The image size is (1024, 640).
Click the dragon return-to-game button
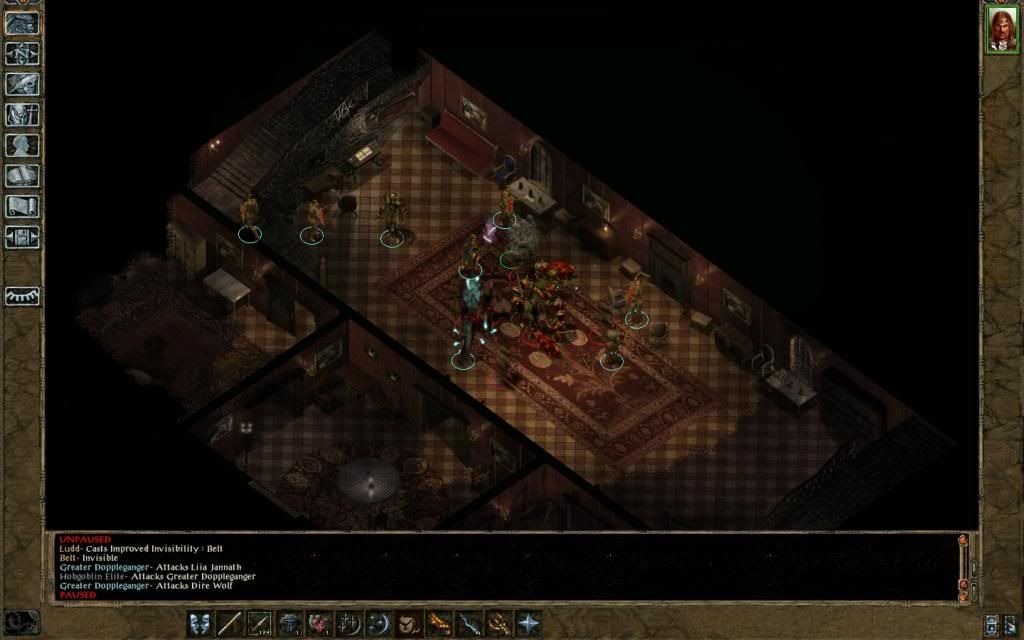click(x=22, y=22)
